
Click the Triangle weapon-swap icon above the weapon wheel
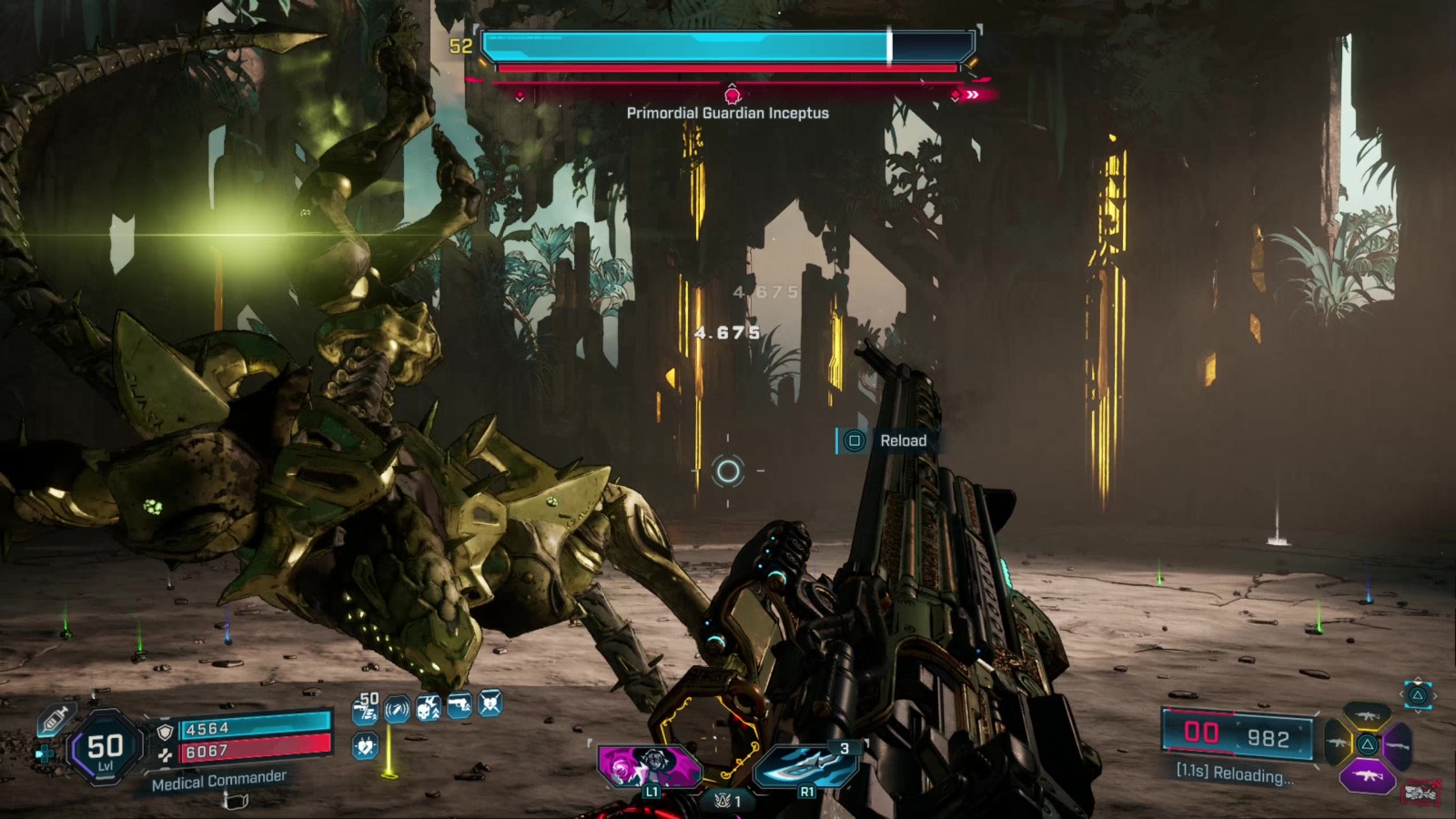coord(1417,694)
